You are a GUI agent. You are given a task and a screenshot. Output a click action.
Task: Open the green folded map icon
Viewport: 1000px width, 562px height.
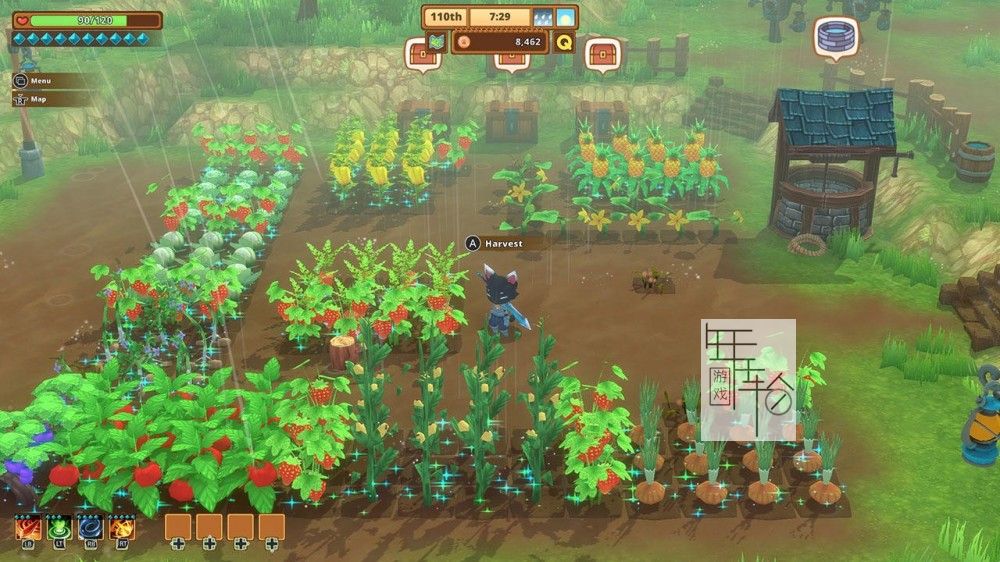[436, 42]
